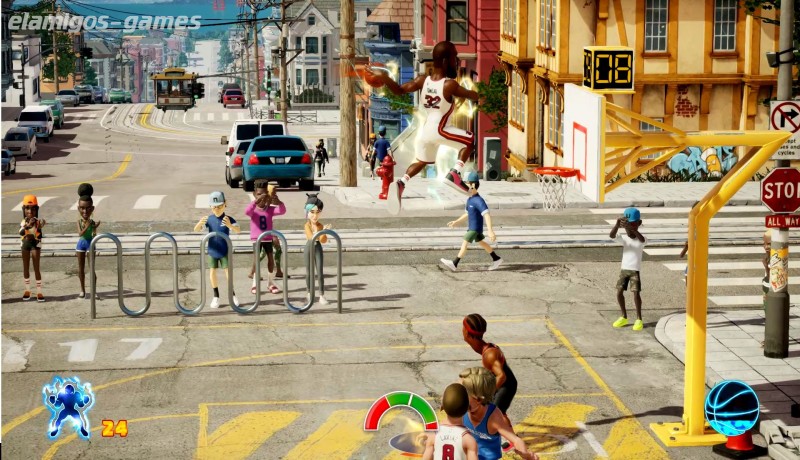Select the blue basketball power-up icon

pos(732,408)
